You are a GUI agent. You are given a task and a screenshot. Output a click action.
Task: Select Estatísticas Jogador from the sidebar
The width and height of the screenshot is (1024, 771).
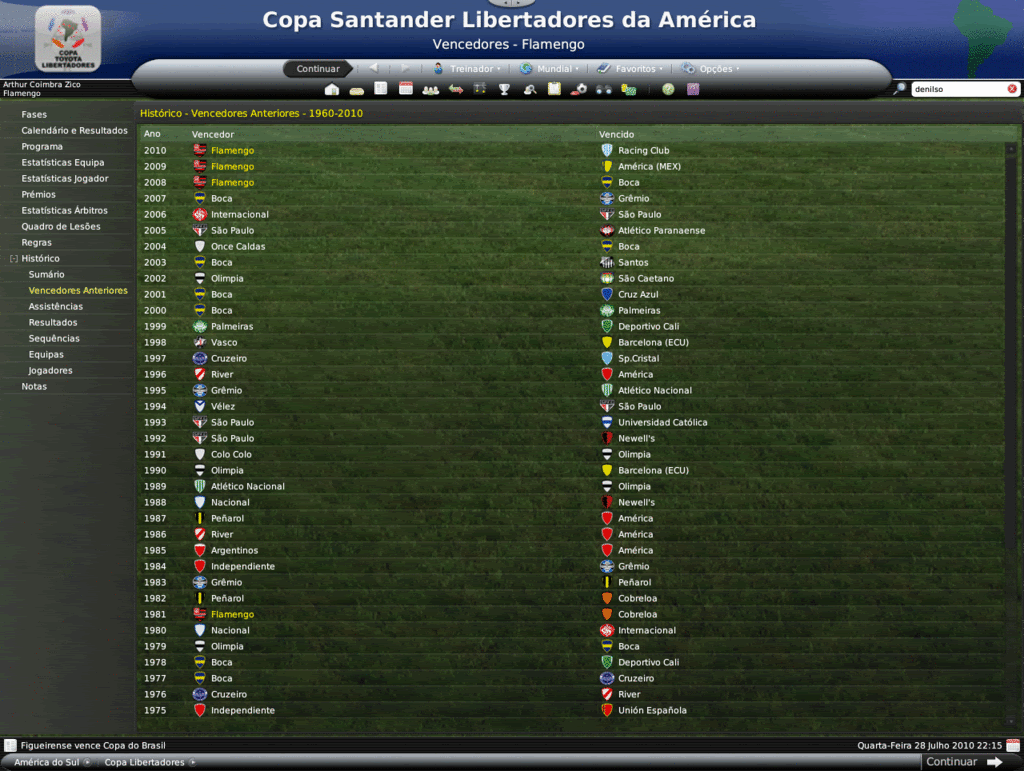(65, 179)
